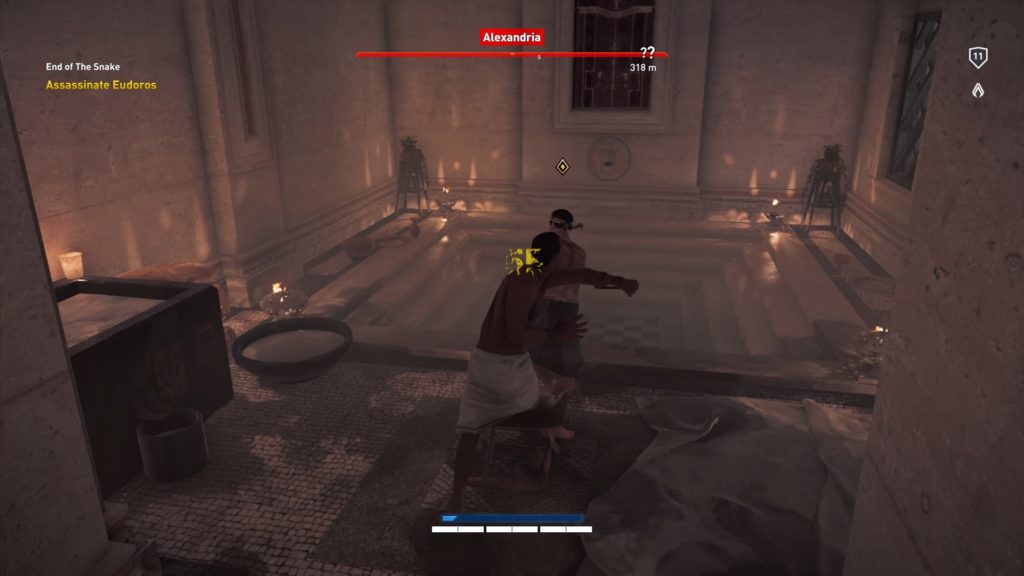Click the red Alexandria location label
Image resolution: width=1024 pixels, height=576 pixels.
[x=512, y=37]
